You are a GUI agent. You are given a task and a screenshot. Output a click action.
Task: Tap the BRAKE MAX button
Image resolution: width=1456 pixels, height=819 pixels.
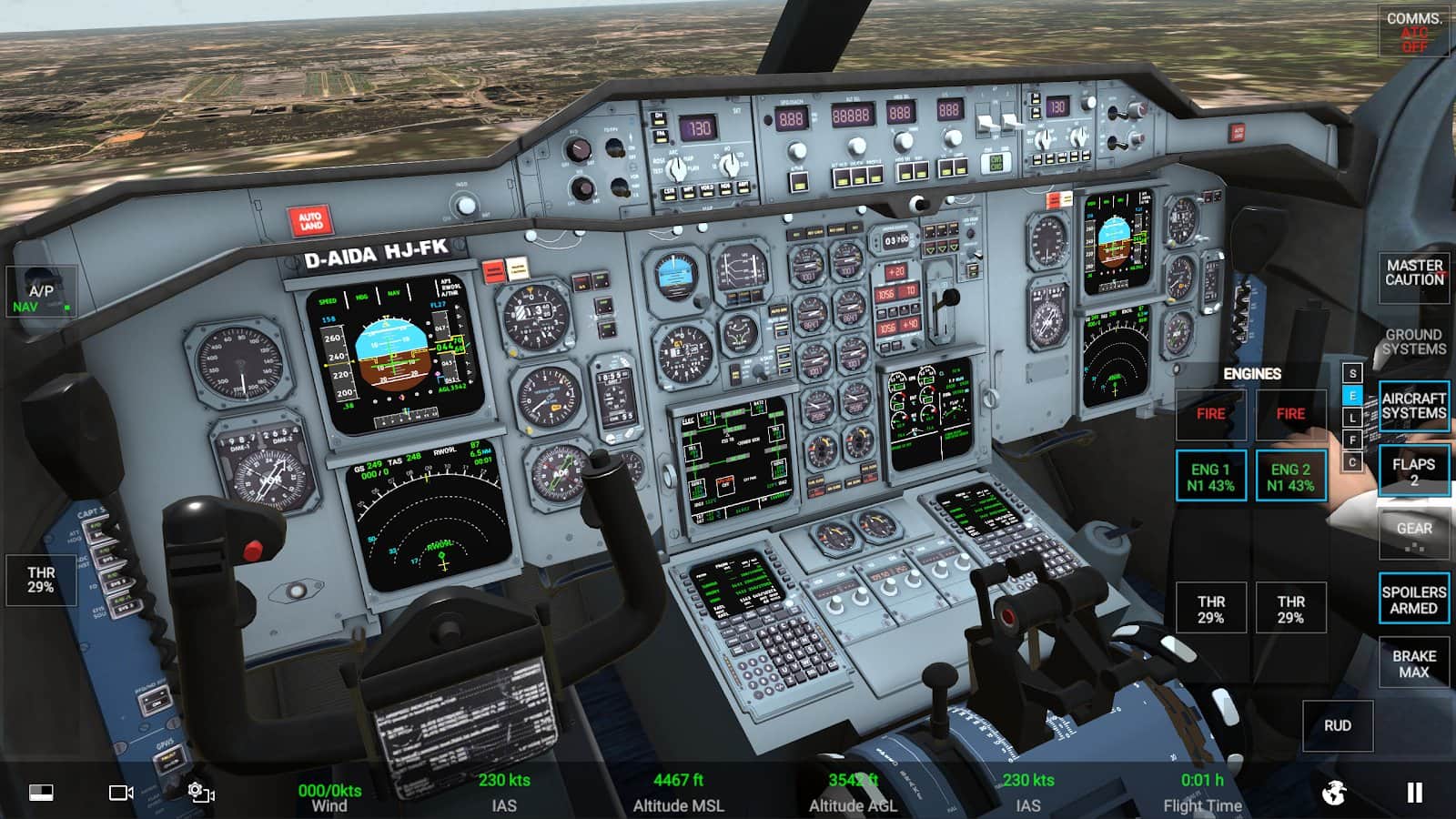point(1413,663)
